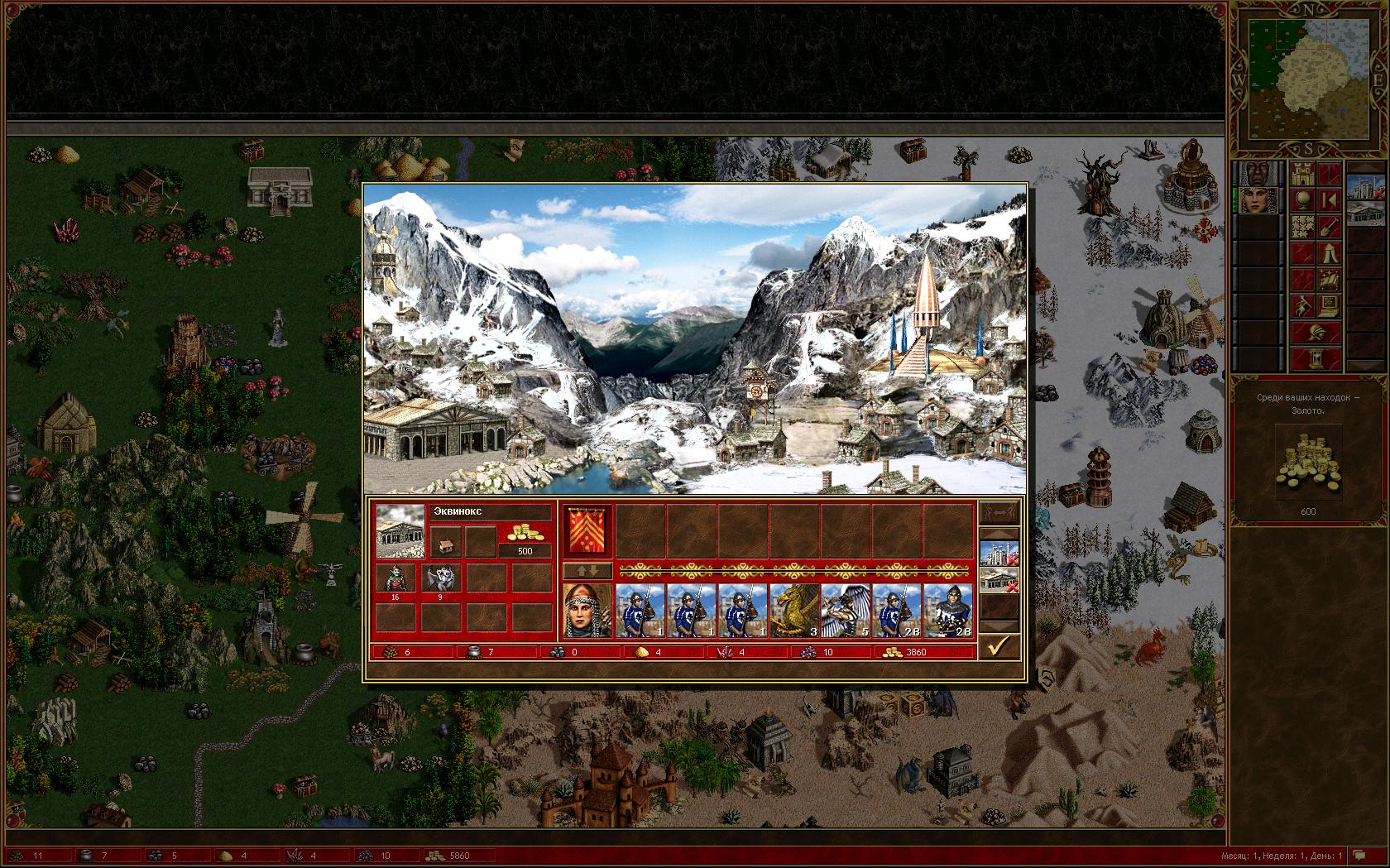
Task: Click the red garrison banner slot
Action: (588, 530)
